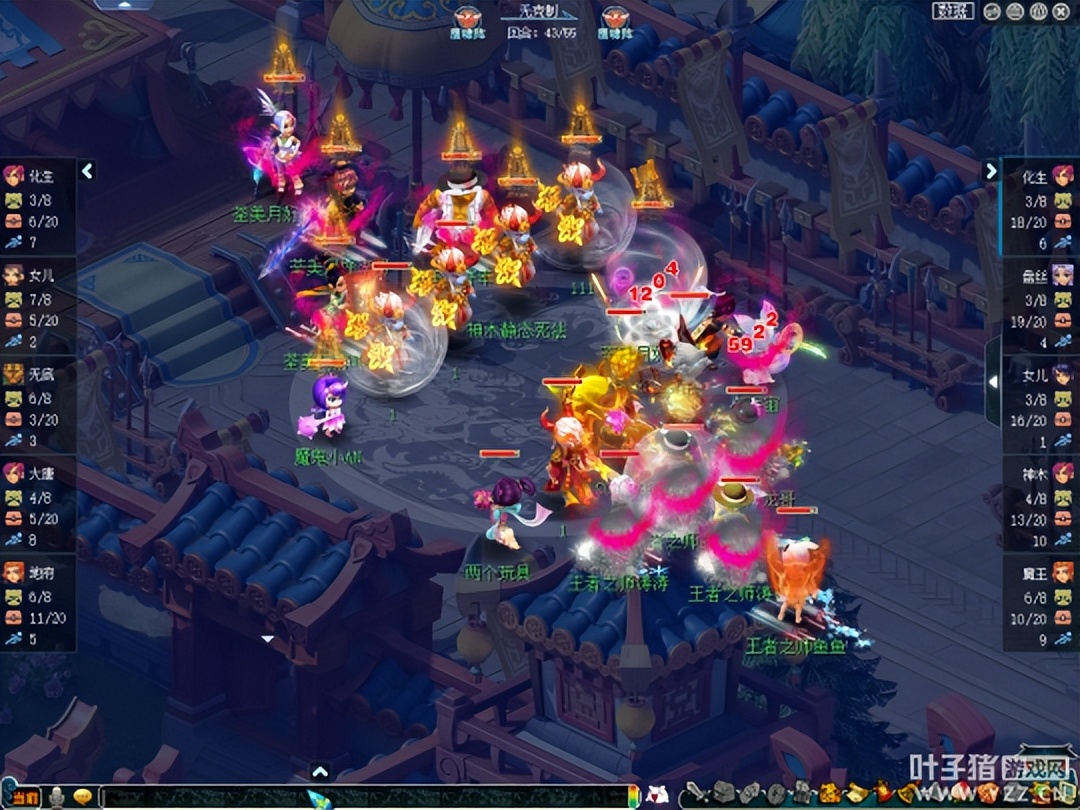
Task: Click the left team emblem at the top
Action: 467,17
